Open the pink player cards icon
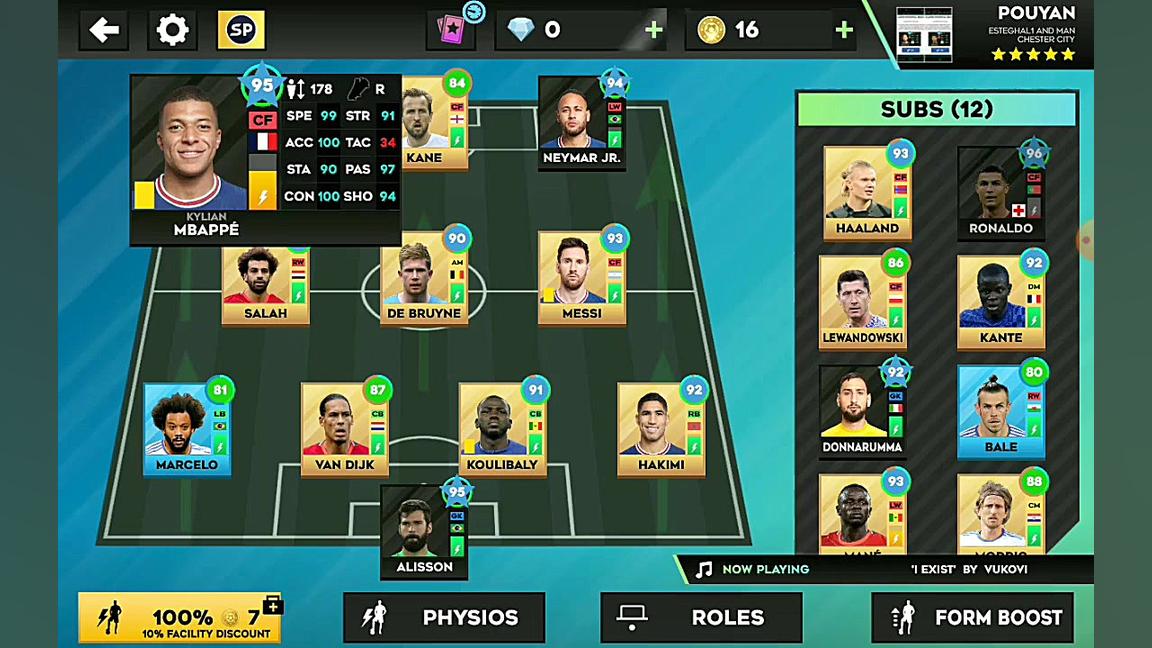 pyautogui.click(x=450, y=30)
